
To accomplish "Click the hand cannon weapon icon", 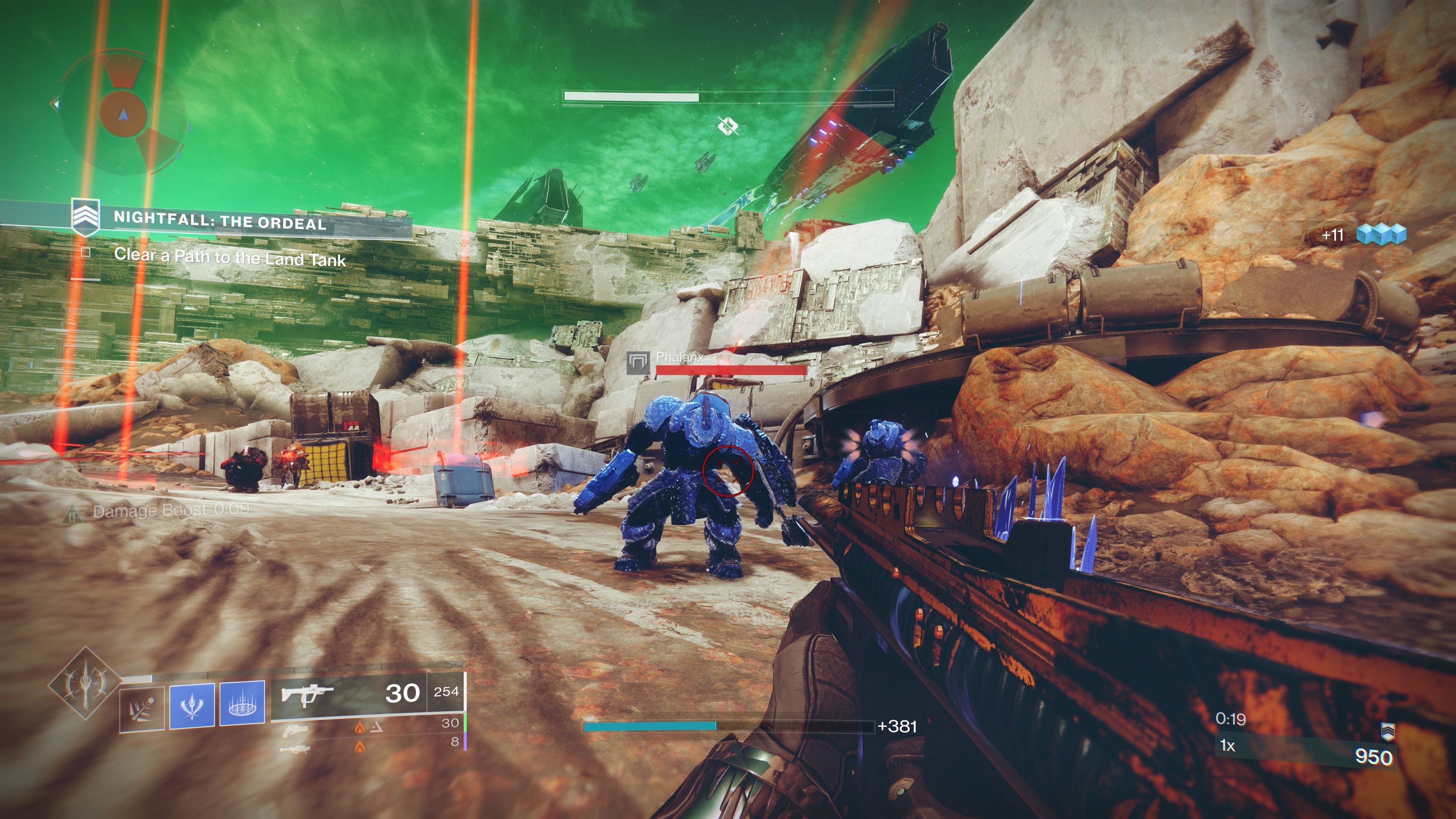I will coord(296,730).
